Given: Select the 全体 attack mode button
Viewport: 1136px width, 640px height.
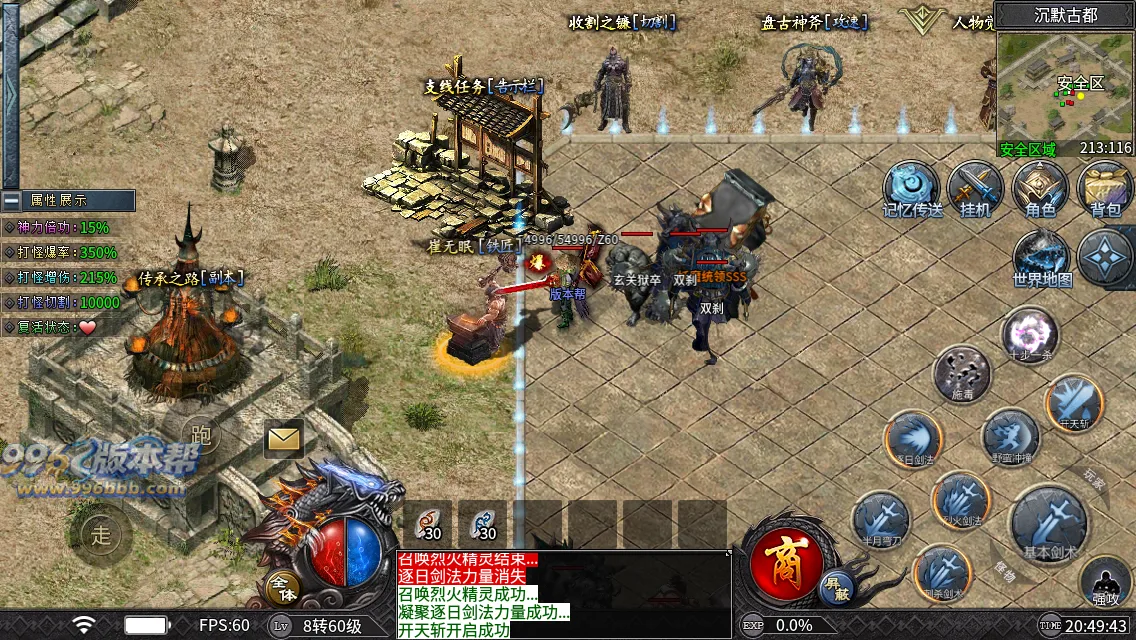Looking at the screenshot, I should coord(283,587).
